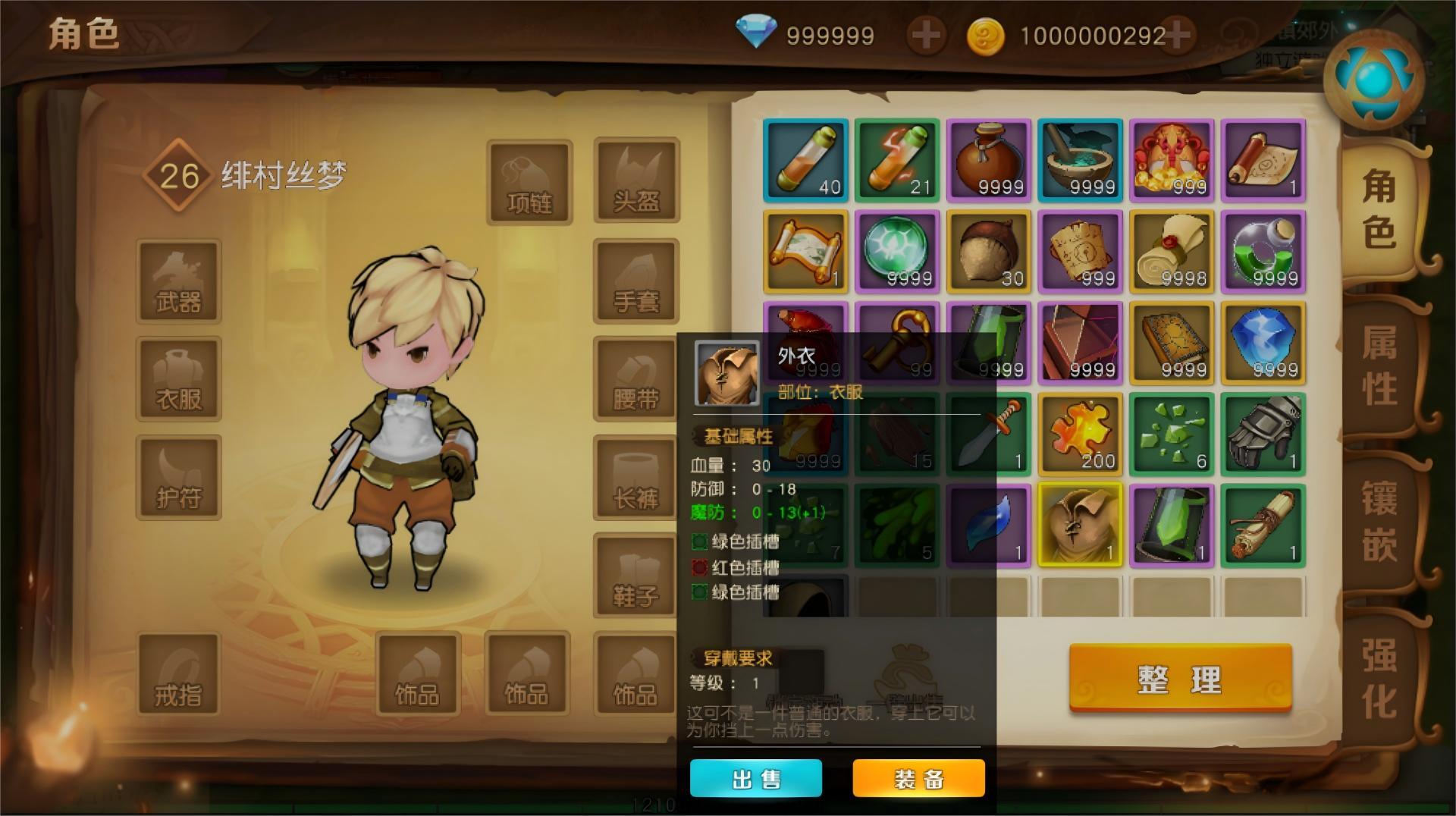Equip the coat using 装备 button
1456x816 pixels.
point(918,779)
